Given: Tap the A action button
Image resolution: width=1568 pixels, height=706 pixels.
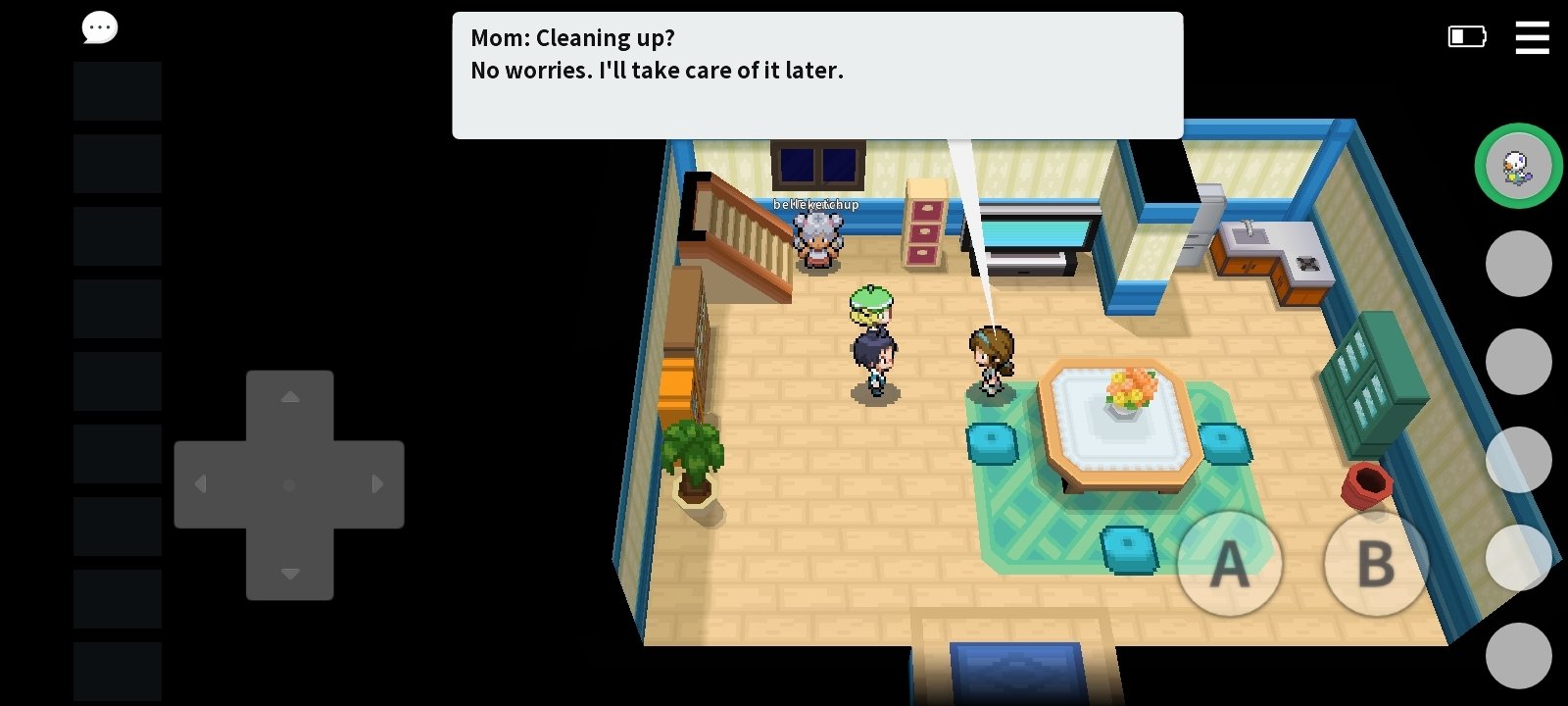Looking at the screenshot, I should 1229,564.
